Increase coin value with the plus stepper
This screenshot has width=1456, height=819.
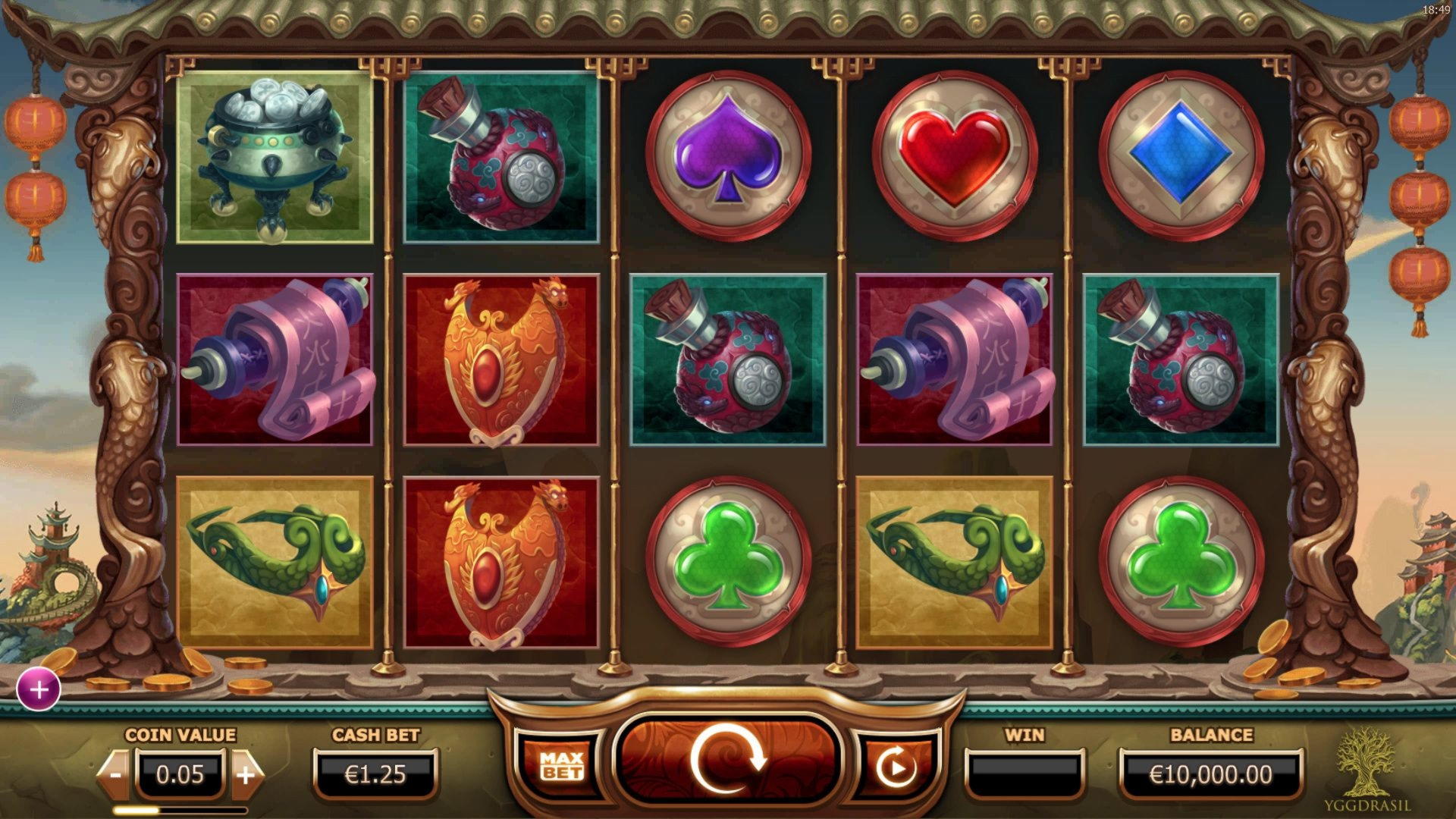[246, 773]
